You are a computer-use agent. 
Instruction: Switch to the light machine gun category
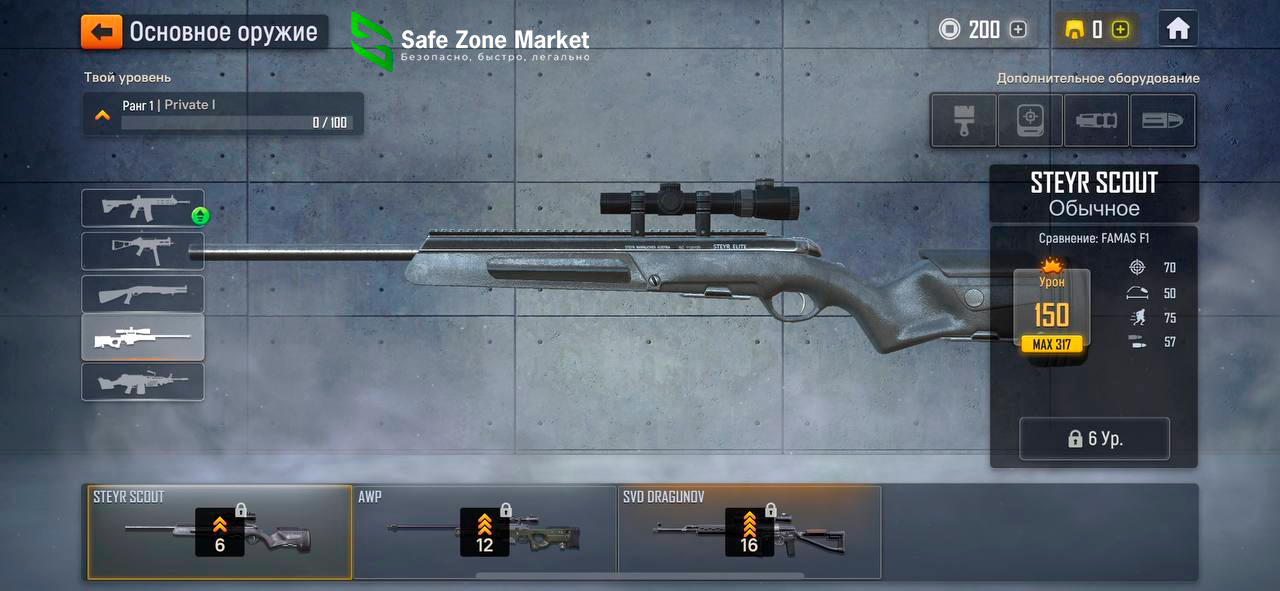[143, 382]
